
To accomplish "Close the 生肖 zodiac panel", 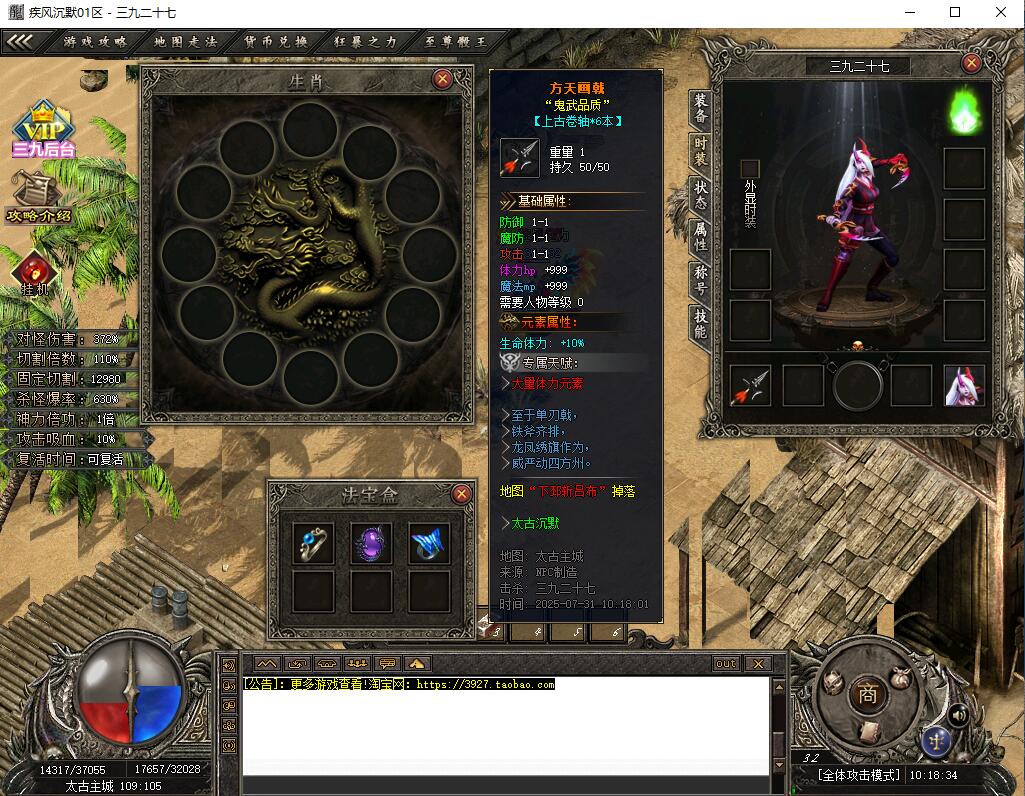I will point(443,79).
